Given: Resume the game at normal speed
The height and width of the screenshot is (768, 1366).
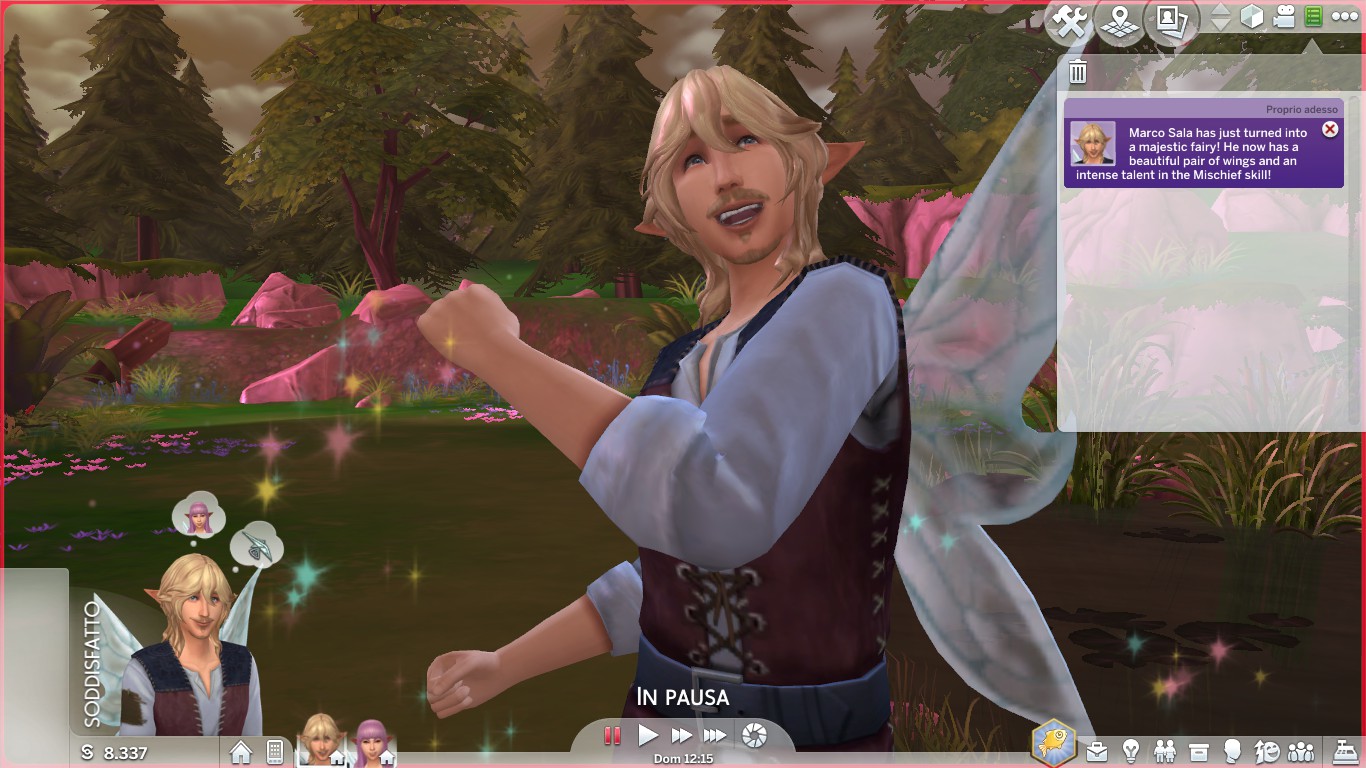Looking at the screenshot, I should point(648,736).
